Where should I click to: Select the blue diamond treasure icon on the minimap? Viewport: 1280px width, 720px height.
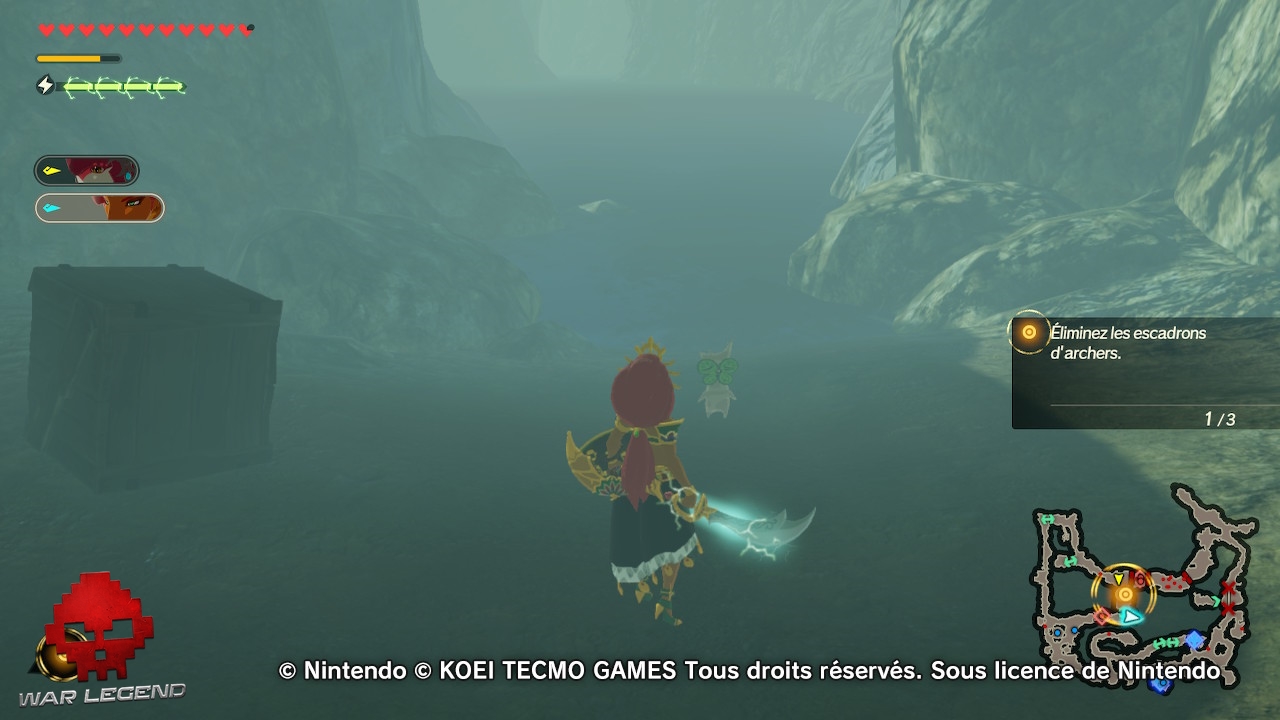pyautogui.click(x=1193, y=639)
